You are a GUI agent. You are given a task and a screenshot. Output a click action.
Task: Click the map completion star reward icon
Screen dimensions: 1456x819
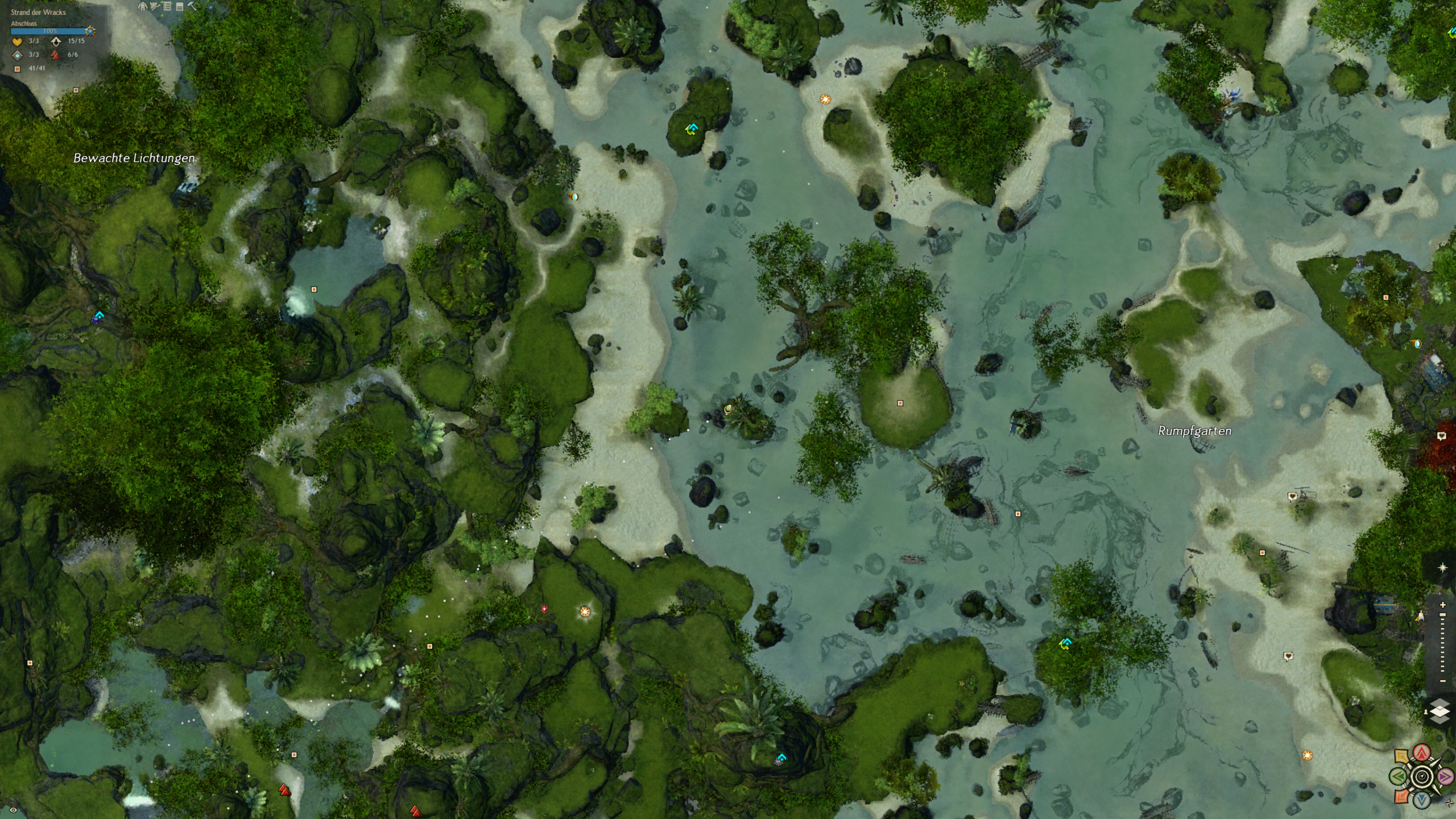coord(90,31)
